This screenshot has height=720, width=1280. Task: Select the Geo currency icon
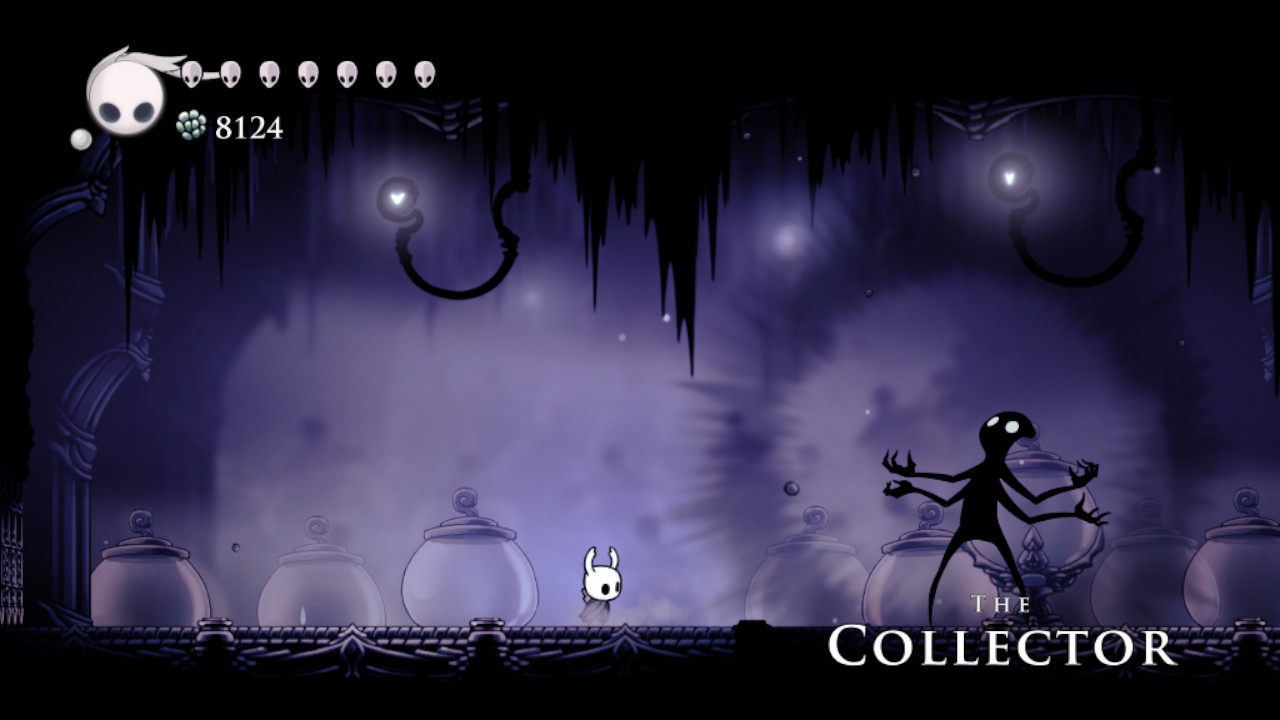pos(191,125)
